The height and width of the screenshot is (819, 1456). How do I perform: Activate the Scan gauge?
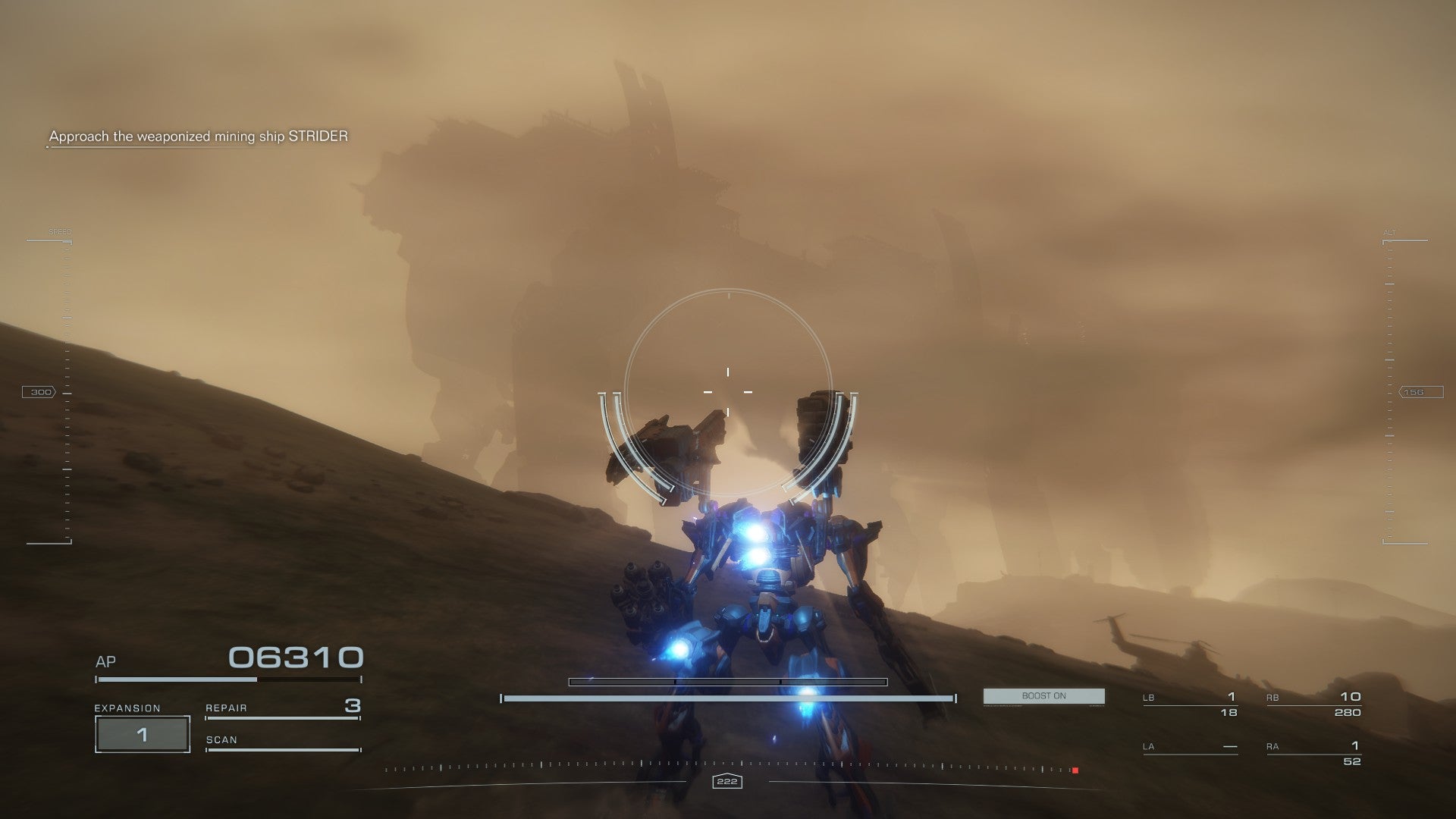tap(282, 741)
